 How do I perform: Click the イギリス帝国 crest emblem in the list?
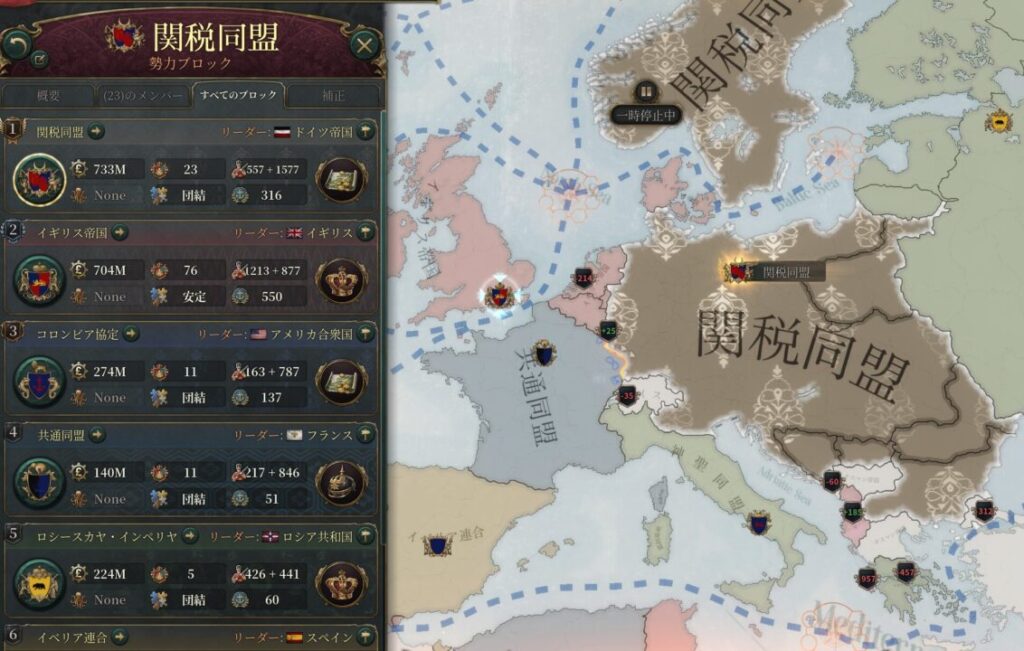point(40,281)
